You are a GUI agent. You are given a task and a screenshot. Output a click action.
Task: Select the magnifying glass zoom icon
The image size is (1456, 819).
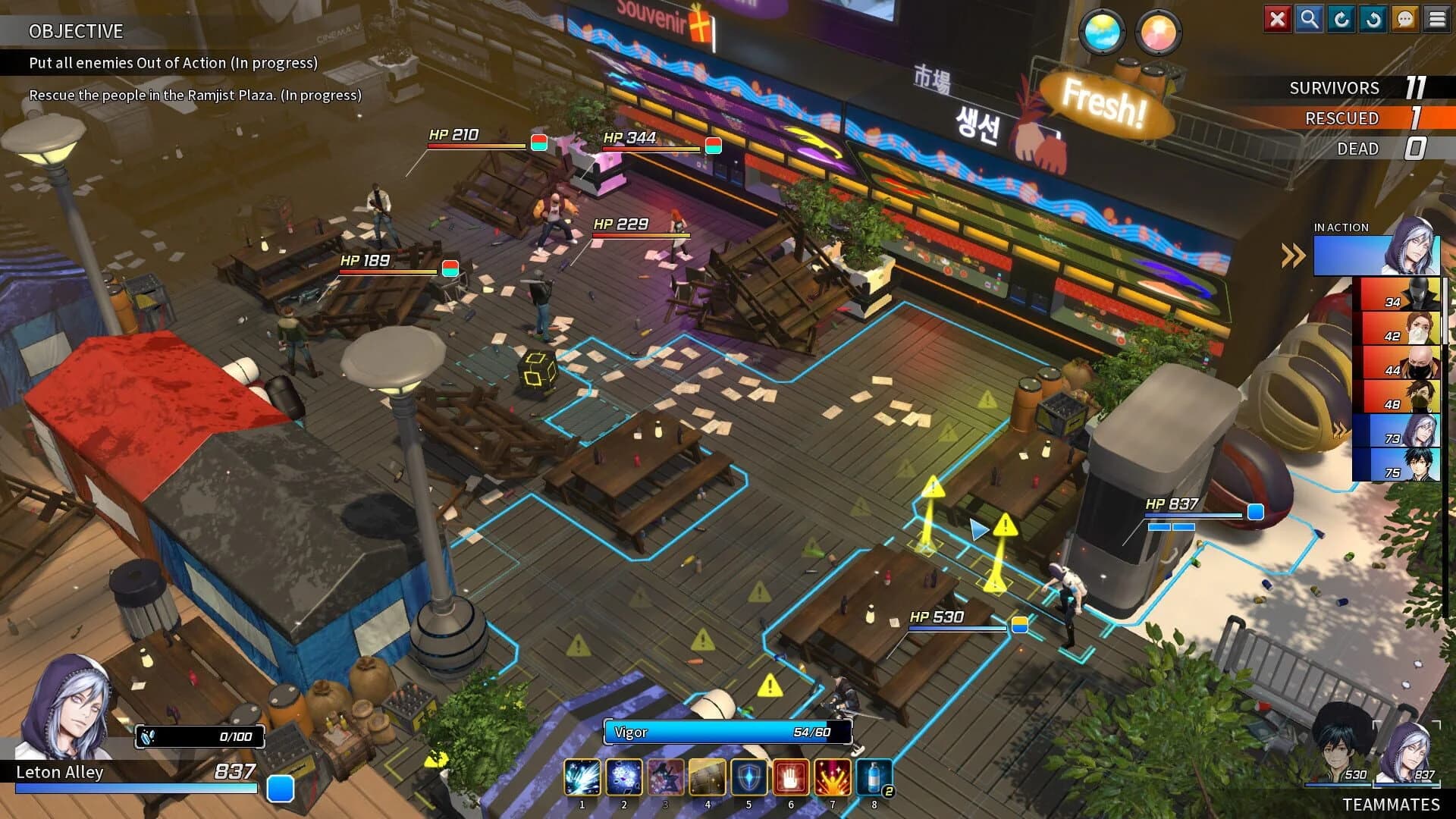click(x=1309, y=19)
